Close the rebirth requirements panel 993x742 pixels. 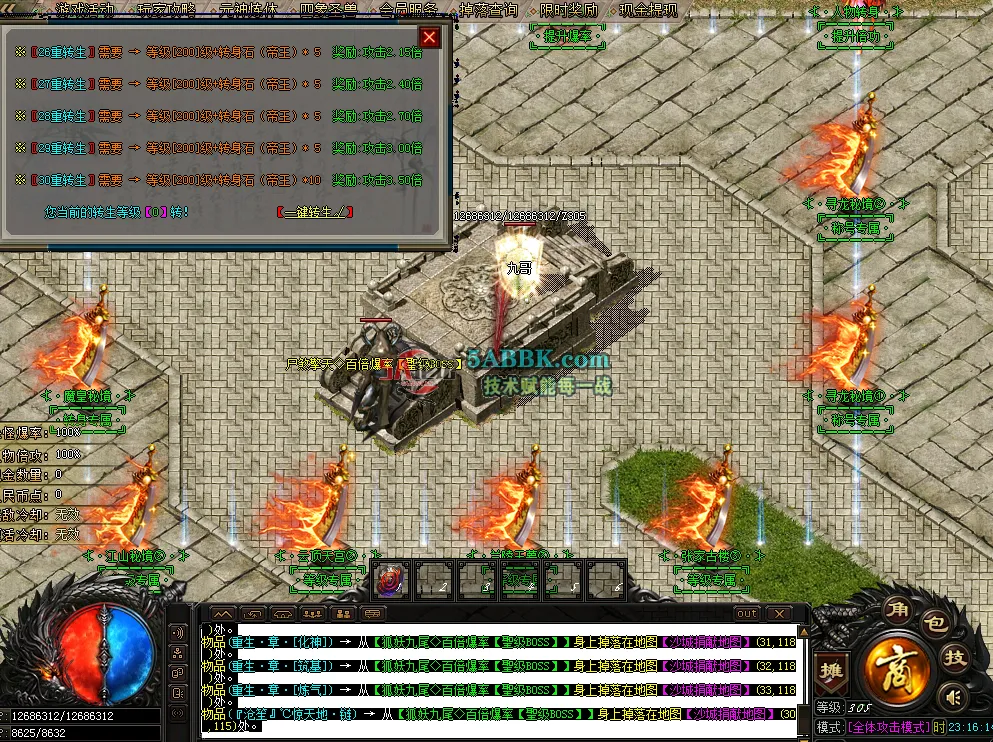click(430, 38)
